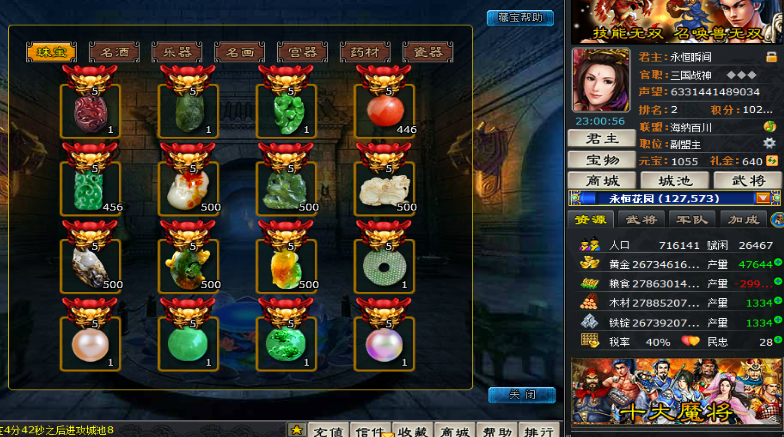Open the 藏宝帮助 help button

coord(520,17)
